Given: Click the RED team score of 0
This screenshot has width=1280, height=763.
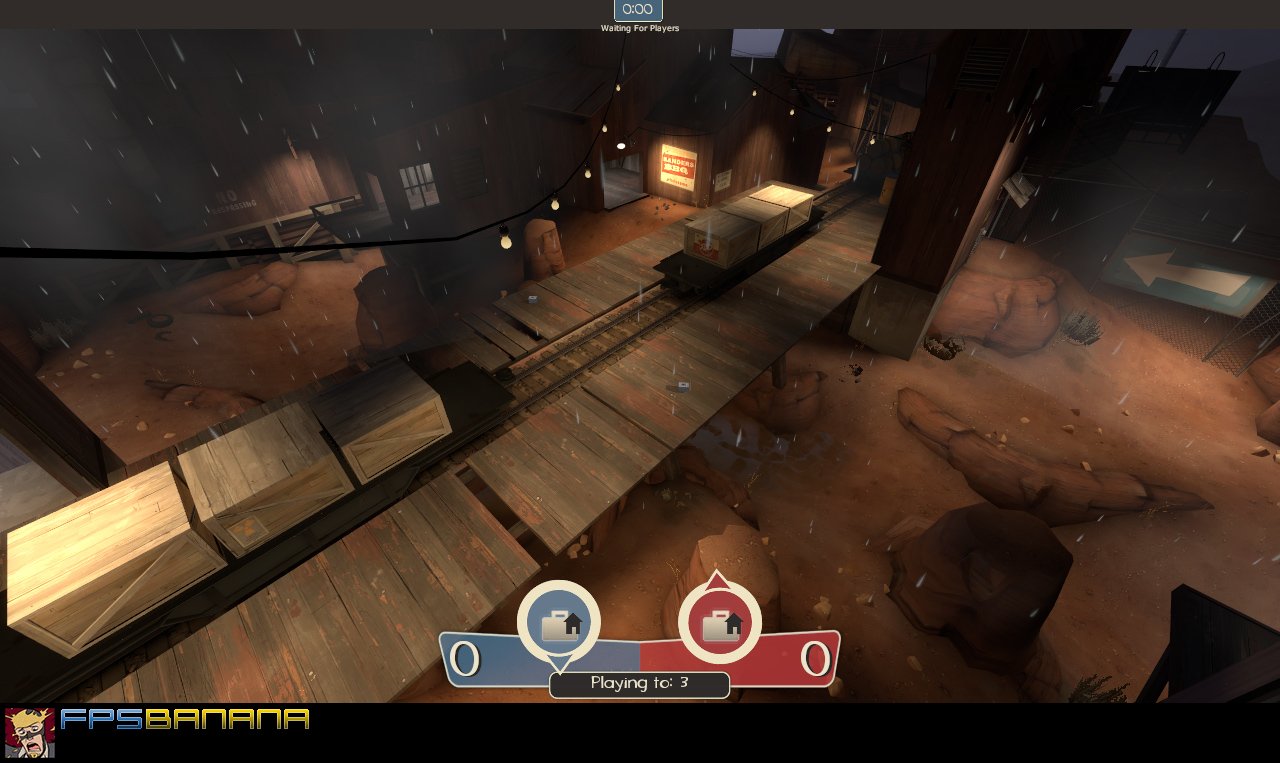Looking at the screenshot, I should [x=816, y=658].
